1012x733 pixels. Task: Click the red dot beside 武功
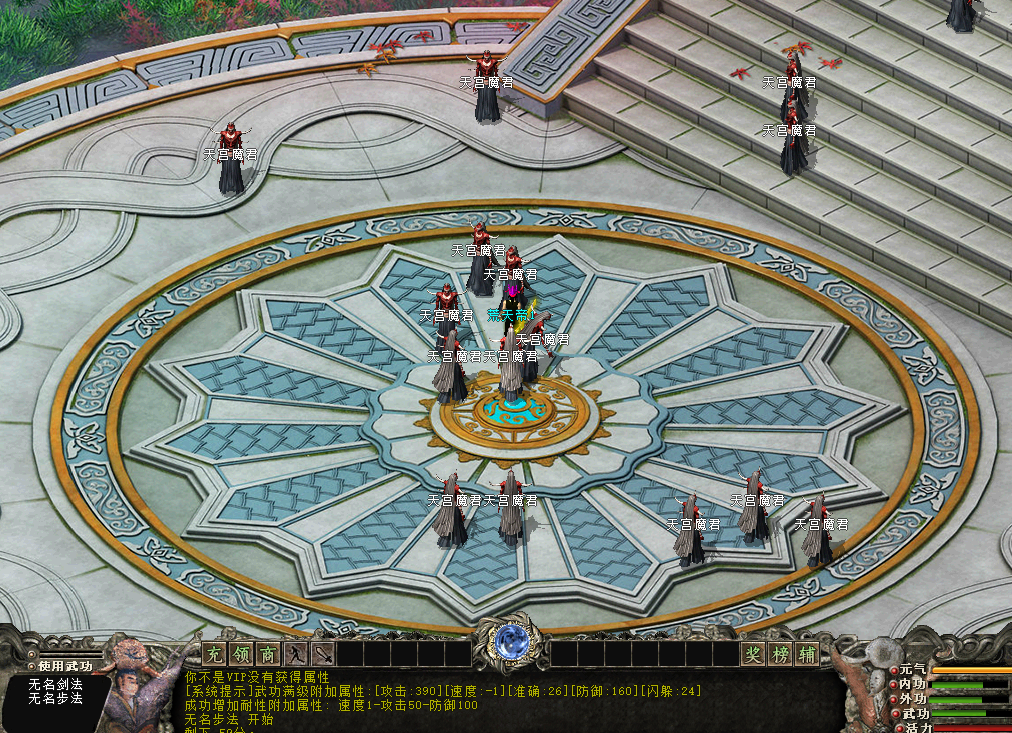click(894, 714)
